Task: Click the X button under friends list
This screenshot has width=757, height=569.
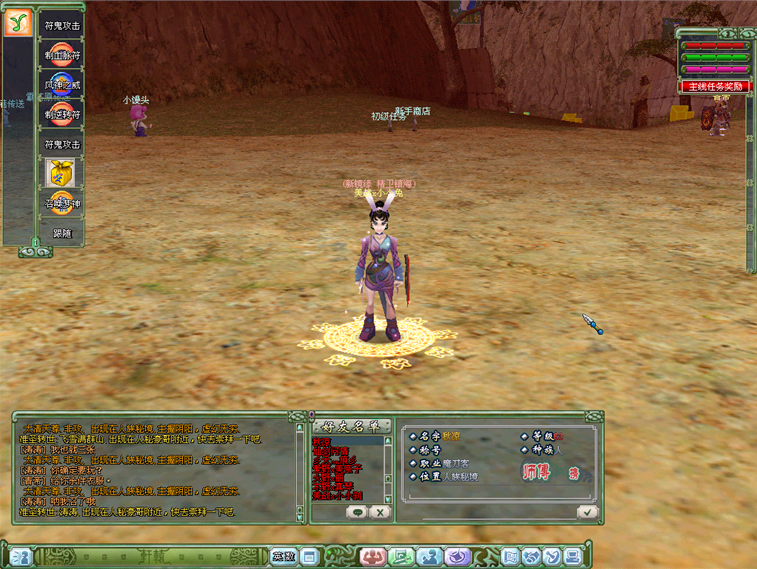Action: [379, 511]
